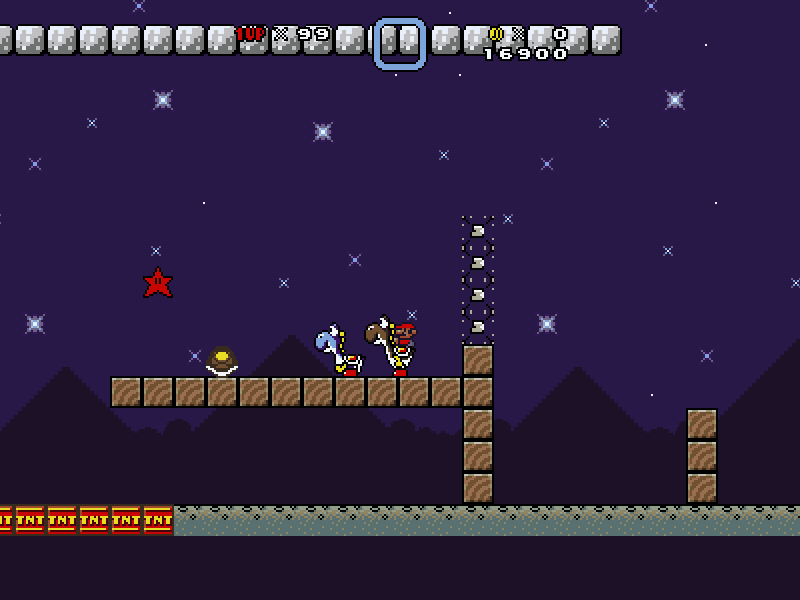Select the reserve item box
Screen dimensions: 800x600
point(399,44)
